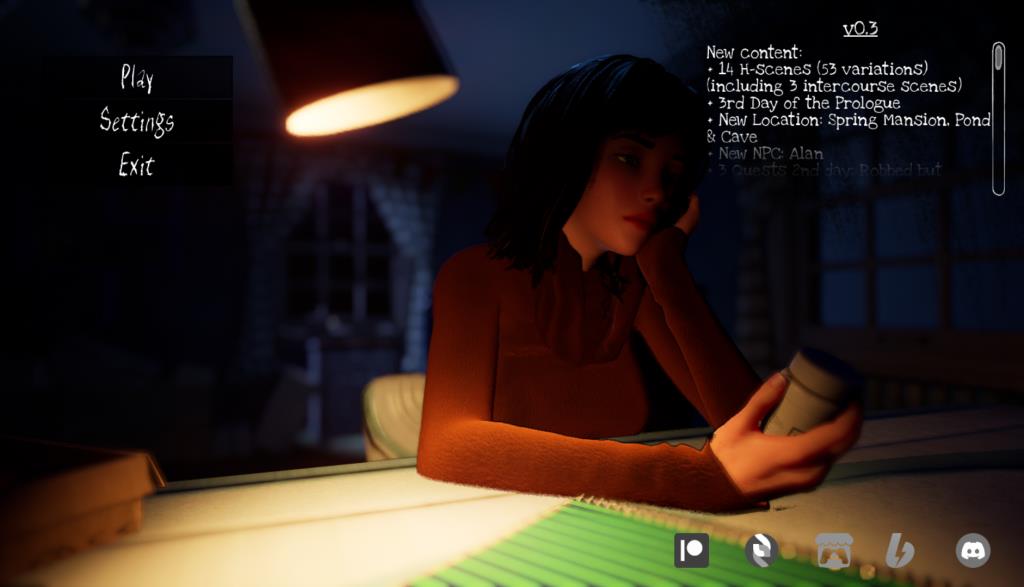Start the game with Play
Image resolution: width=1024 pixels, height=587 pixels.
[x=137, y=77]
